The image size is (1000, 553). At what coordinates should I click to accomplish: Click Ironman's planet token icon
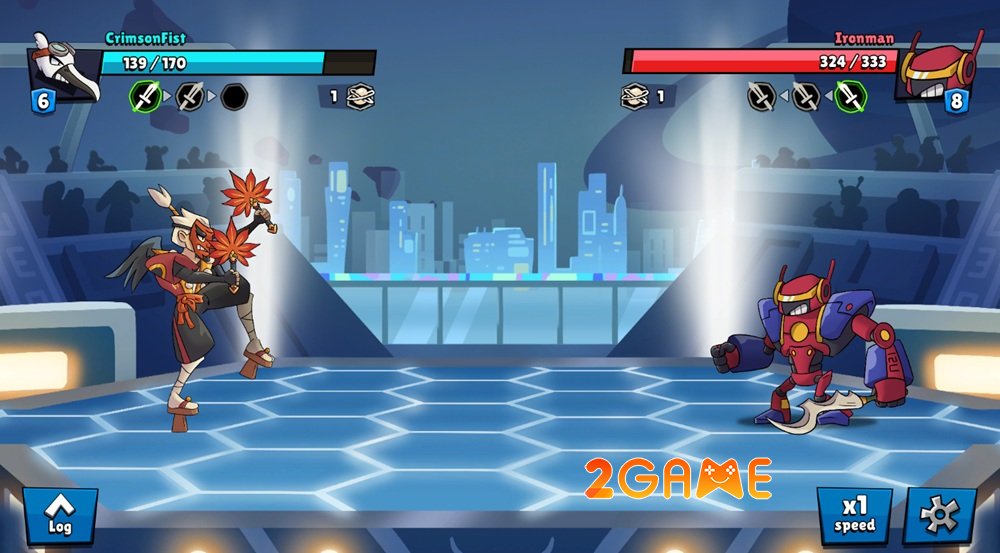(634, 97)
